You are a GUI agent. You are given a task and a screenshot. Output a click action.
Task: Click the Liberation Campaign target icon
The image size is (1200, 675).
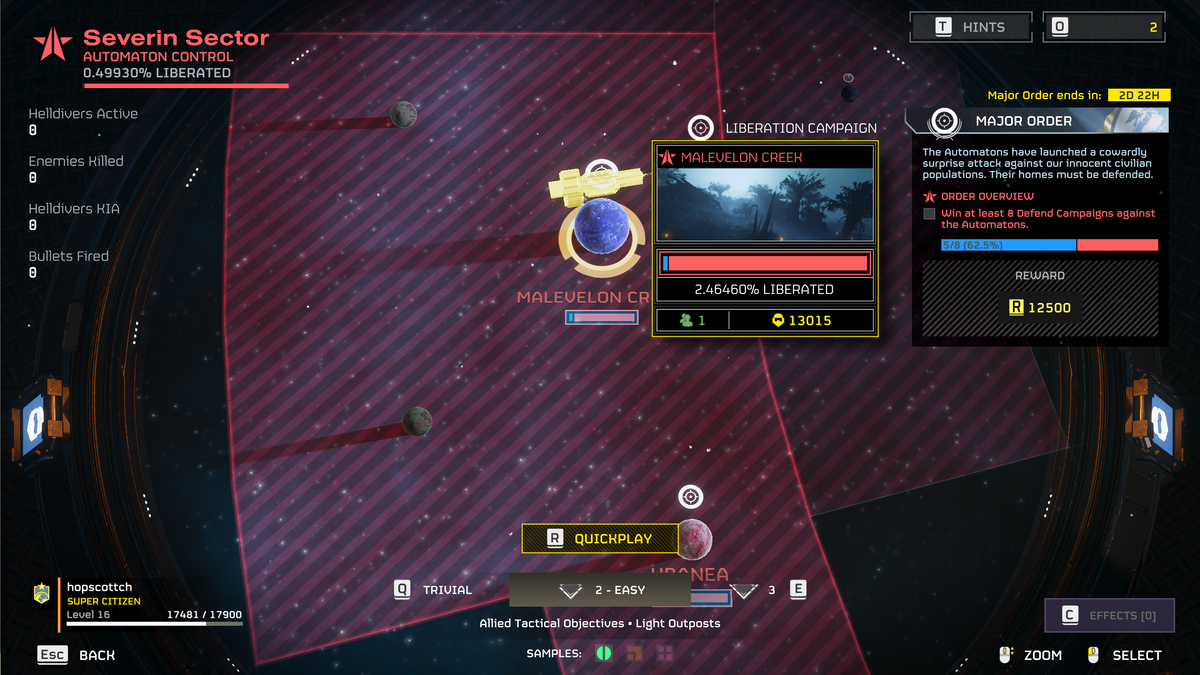tap(700, 128)
